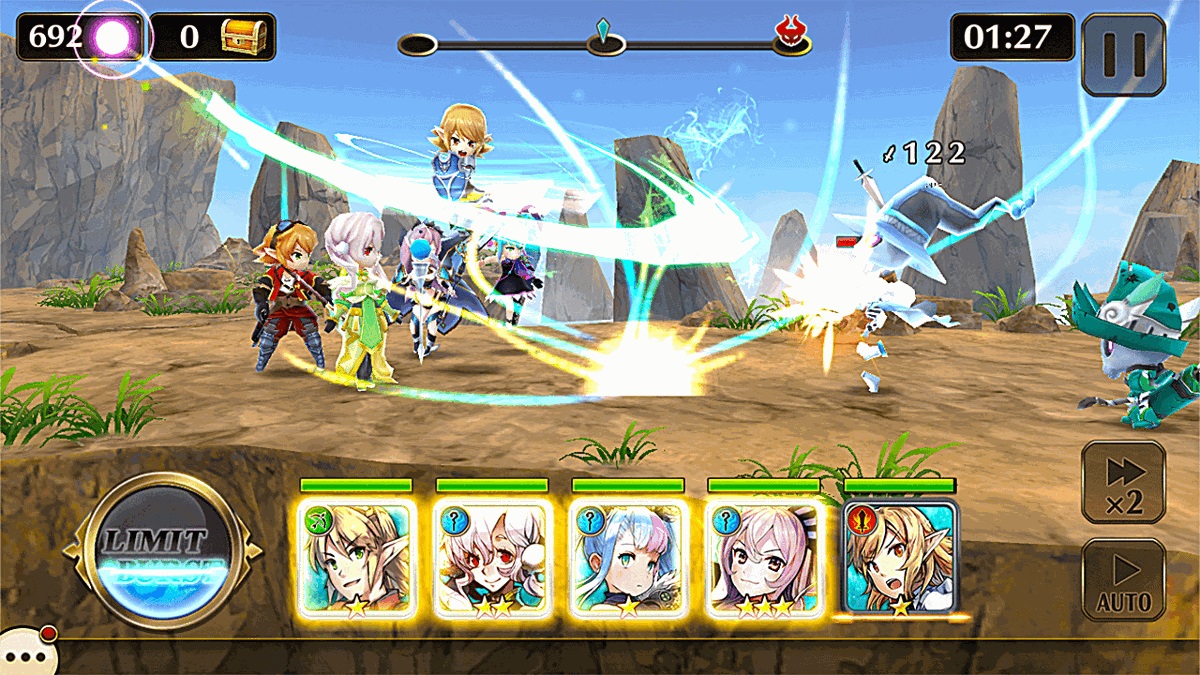The width and height of the screenshot is (1200, 675).
Task: Select the blonde elf swordsman portrait
Action: (x=900, y=556)
